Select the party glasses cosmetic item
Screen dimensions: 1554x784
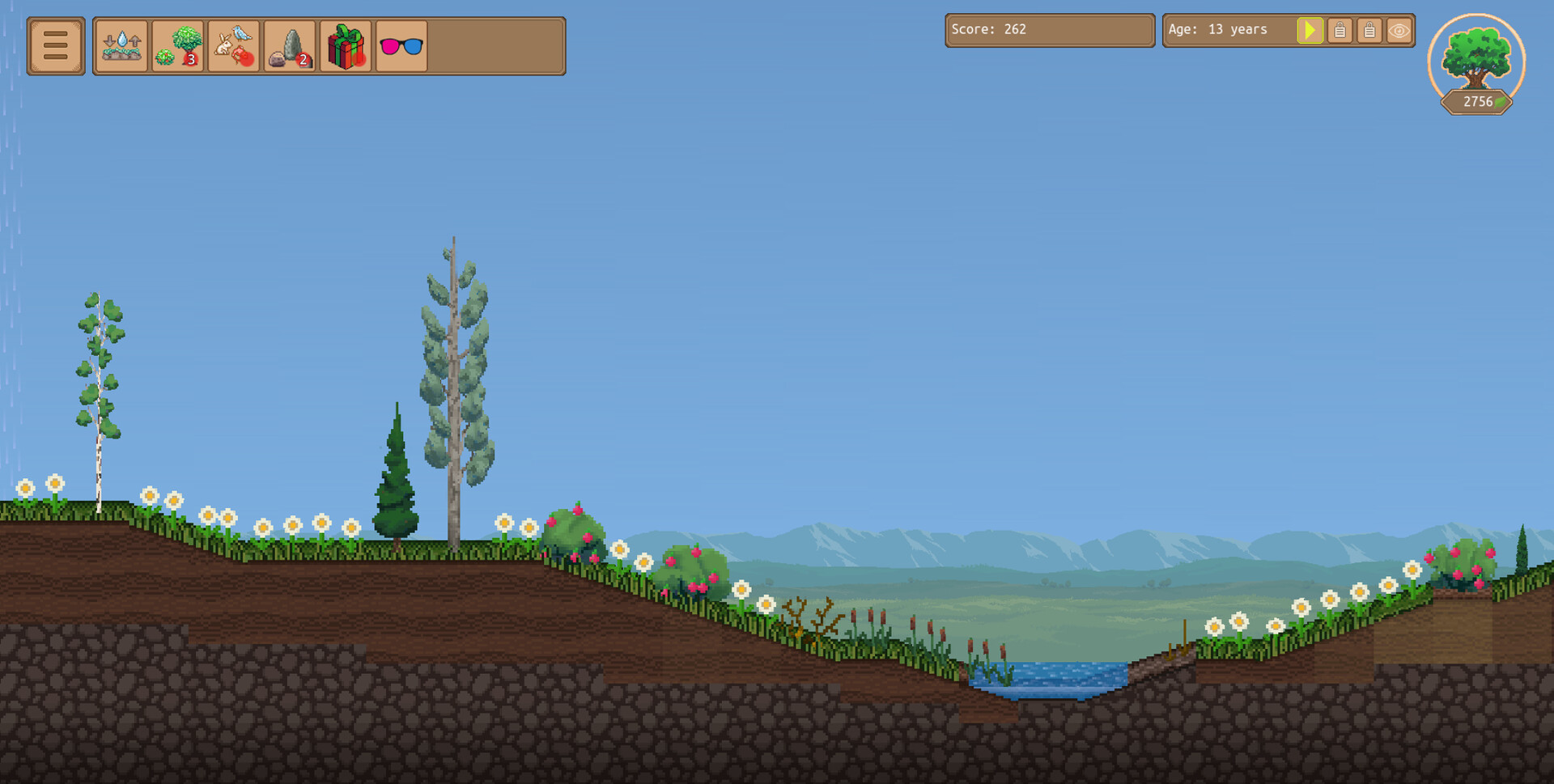point(401,45)
